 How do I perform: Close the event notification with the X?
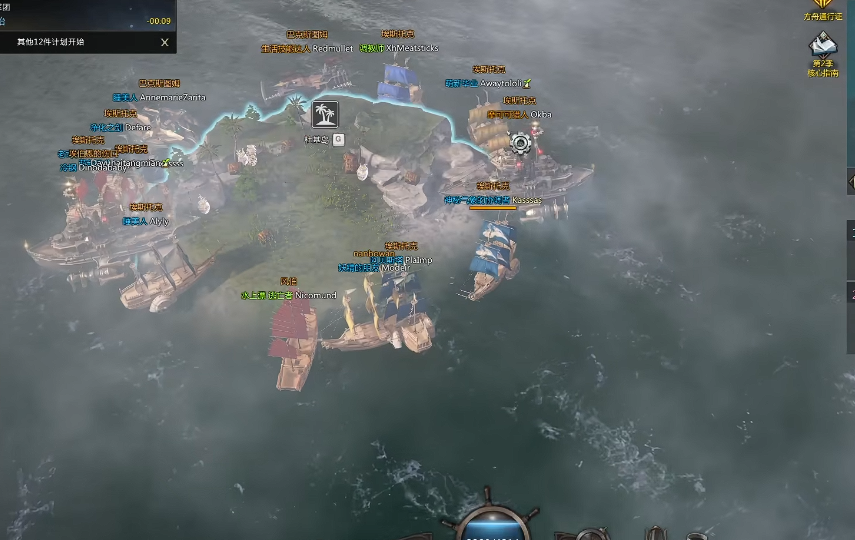click(x=165, y=42)
